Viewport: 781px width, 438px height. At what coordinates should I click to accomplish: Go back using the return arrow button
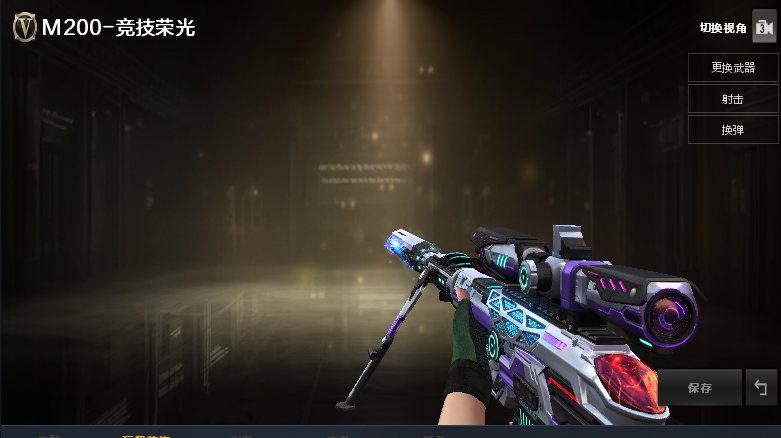tap(761, 388)
